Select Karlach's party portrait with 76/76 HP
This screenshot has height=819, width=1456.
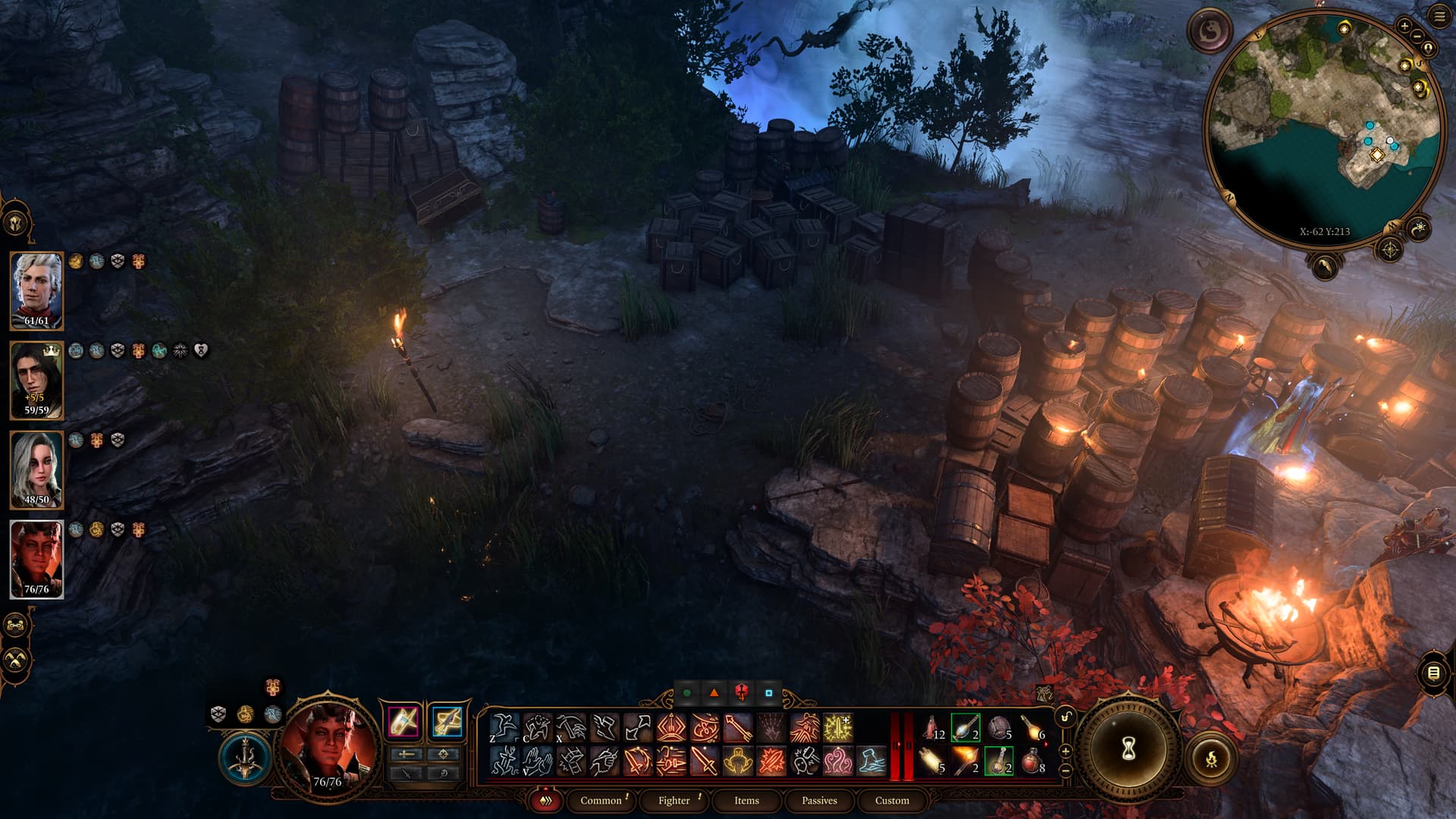(x=36, y=559)
